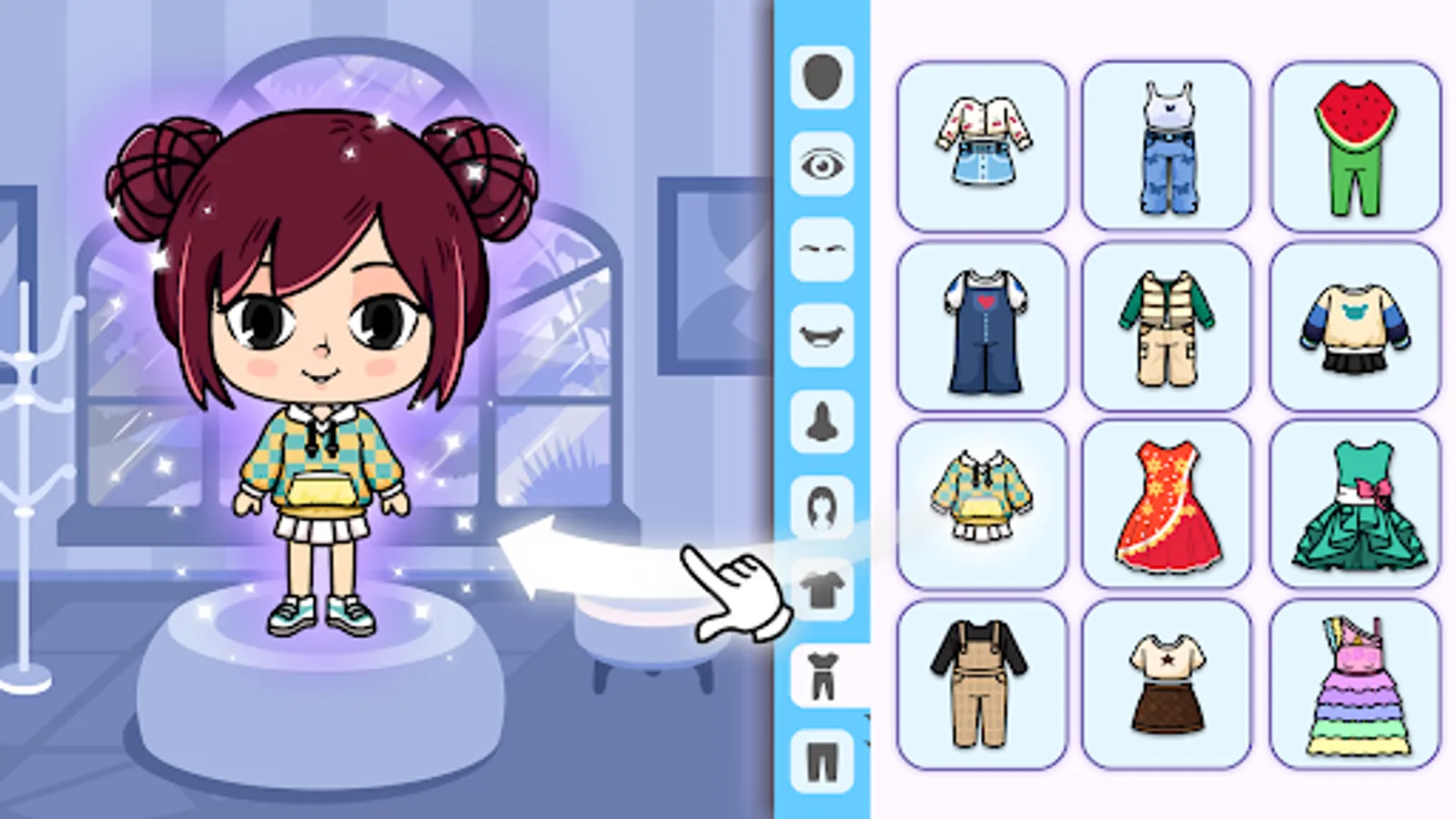Open the full outfit category

click(822, 673)
